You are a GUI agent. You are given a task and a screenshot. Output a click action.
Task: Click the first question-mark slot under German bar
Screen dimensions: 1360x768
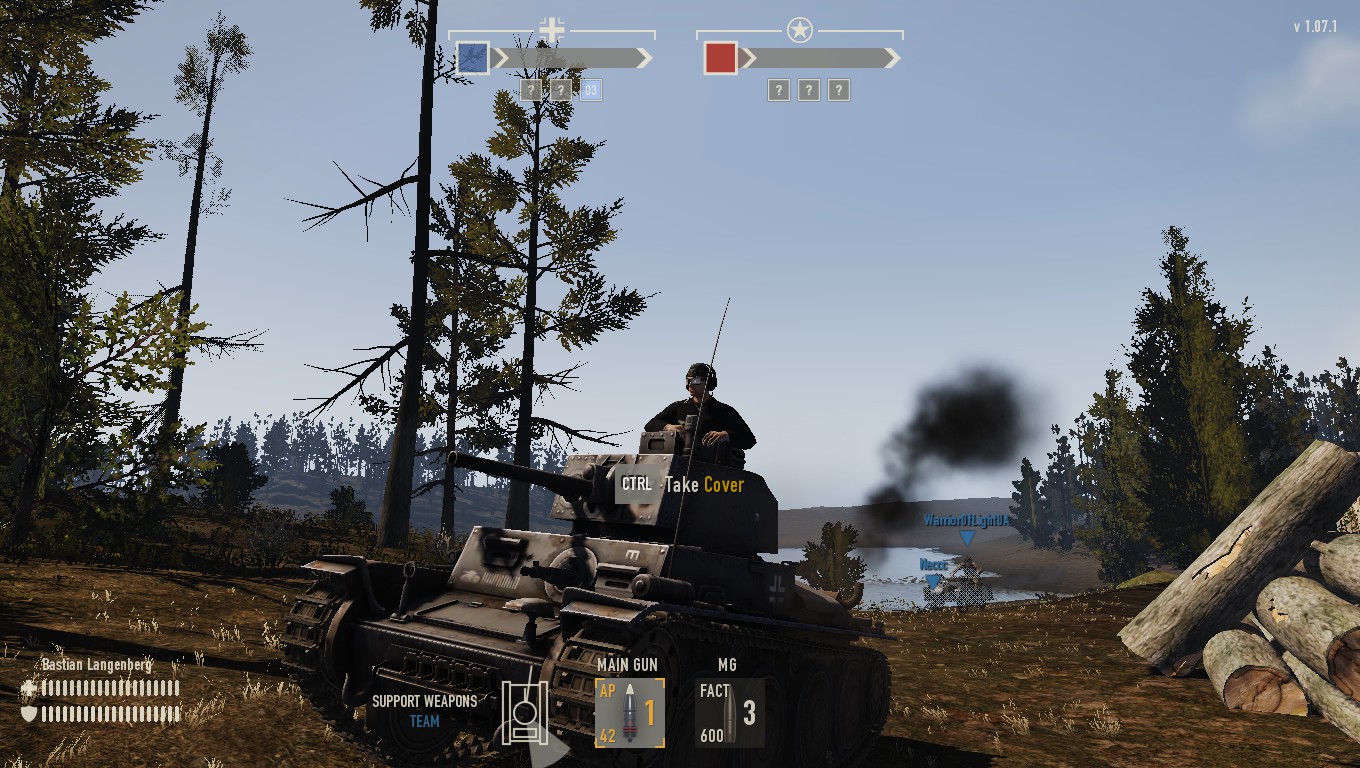click(530, 90)
